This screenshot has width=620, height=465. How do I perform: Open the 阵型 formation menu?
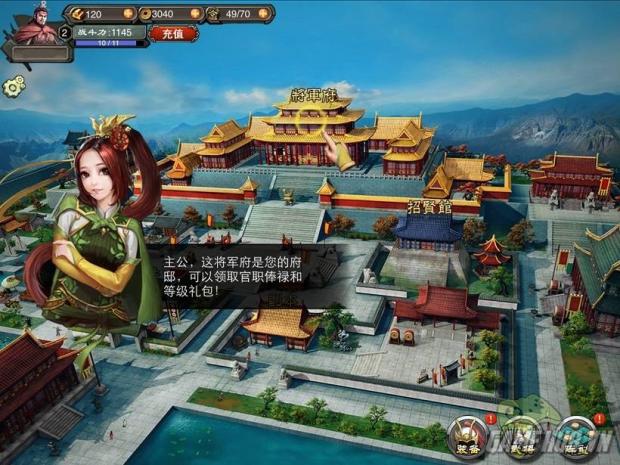[575, 436]
